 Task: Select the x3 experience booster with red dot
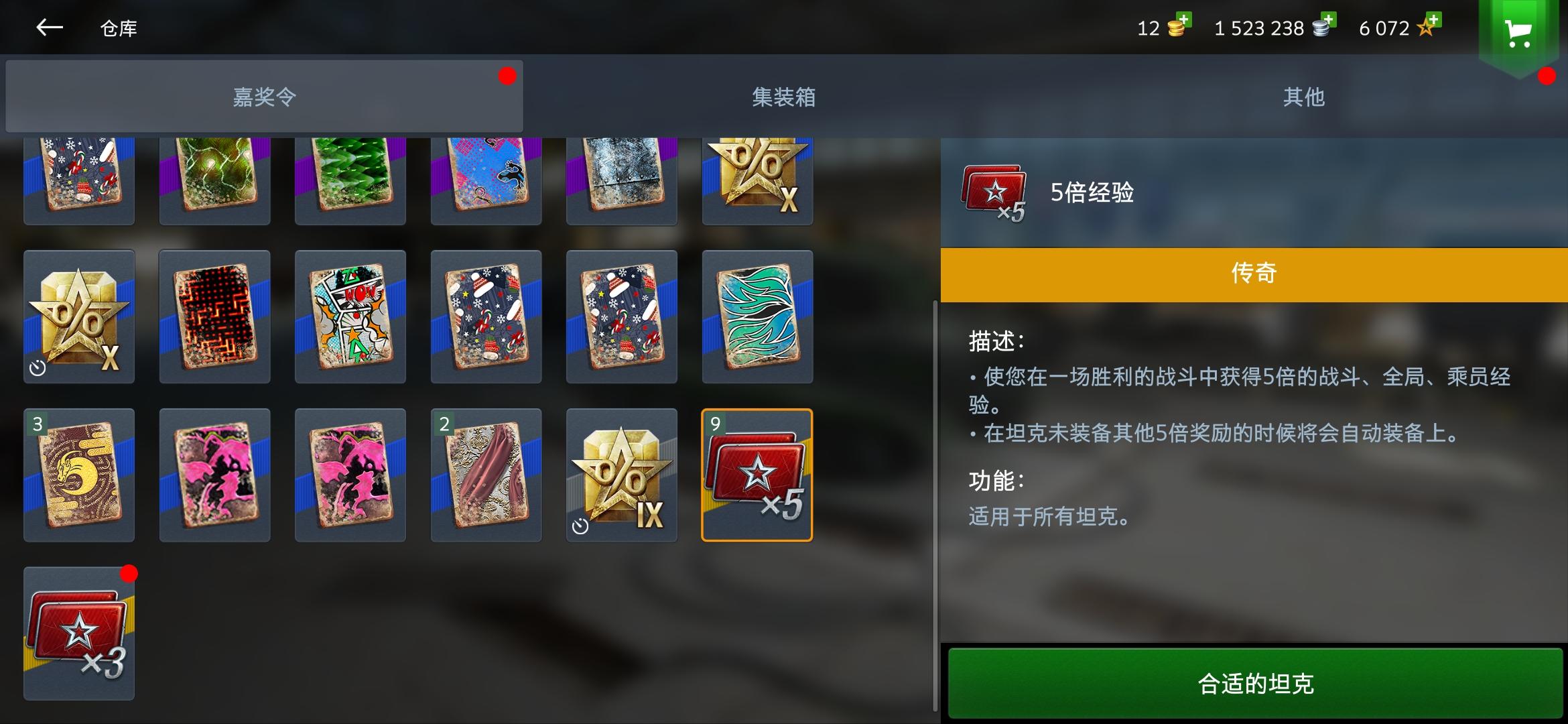click(78, 632)
